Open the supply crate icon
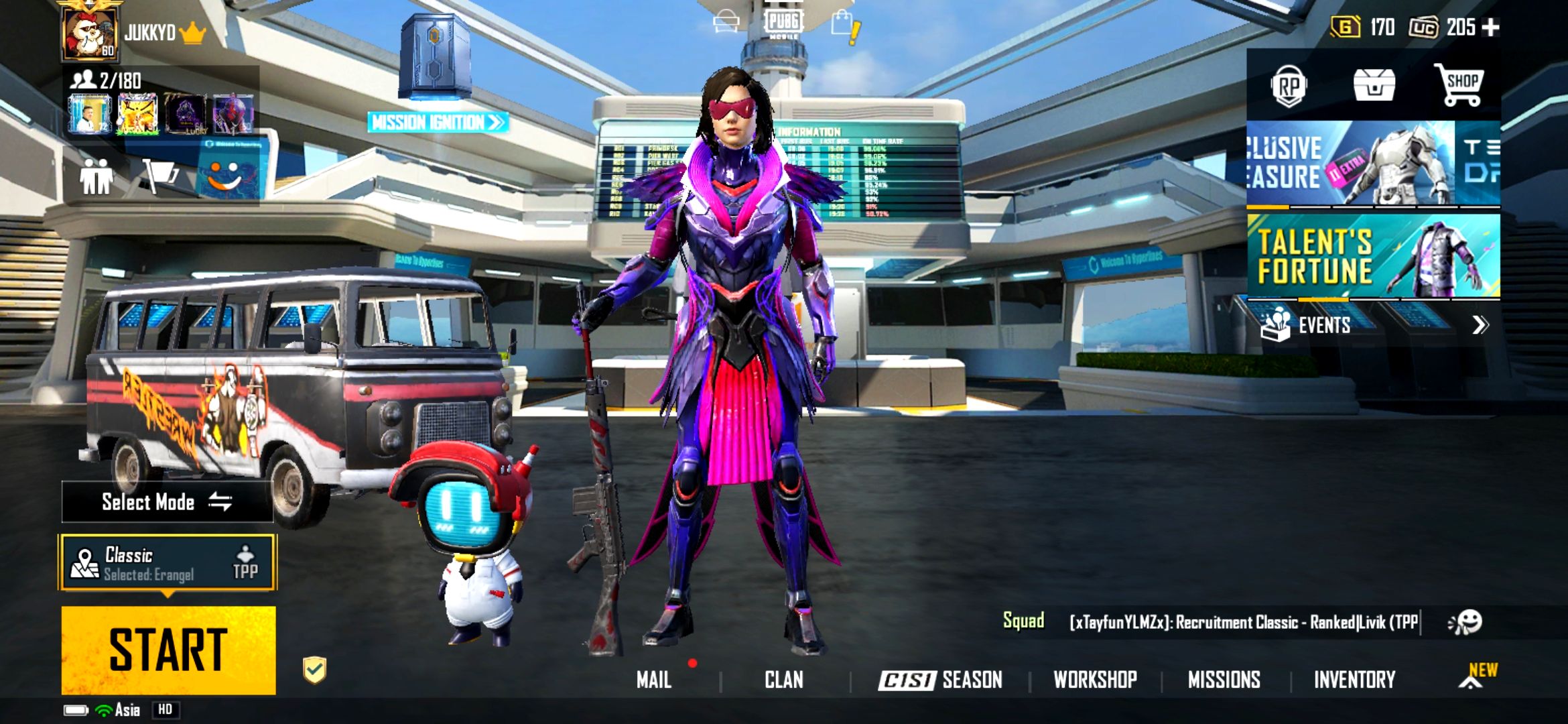 pos(1374,86)
